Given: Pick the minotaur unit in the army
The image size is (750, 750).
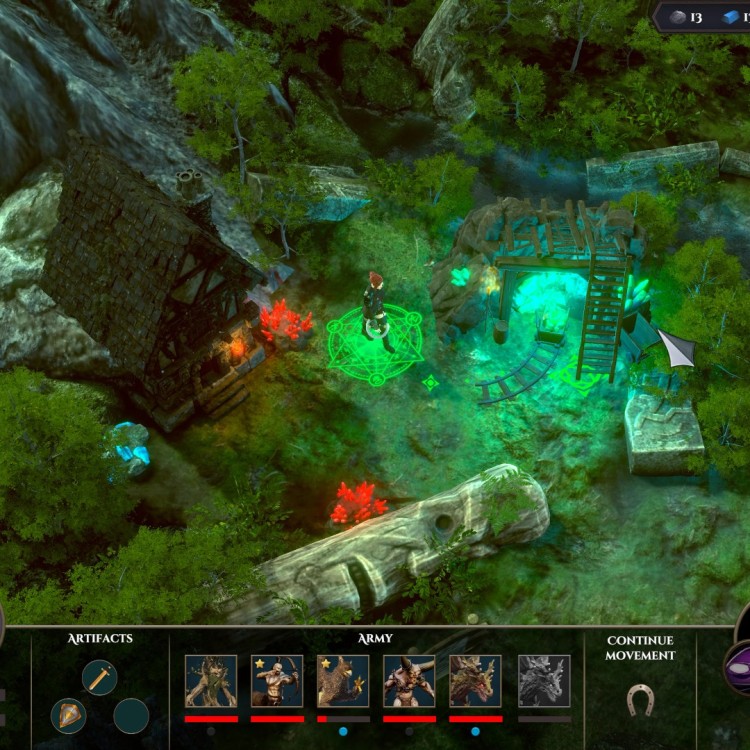Looking at the screenshot, I should coord(409,681).
